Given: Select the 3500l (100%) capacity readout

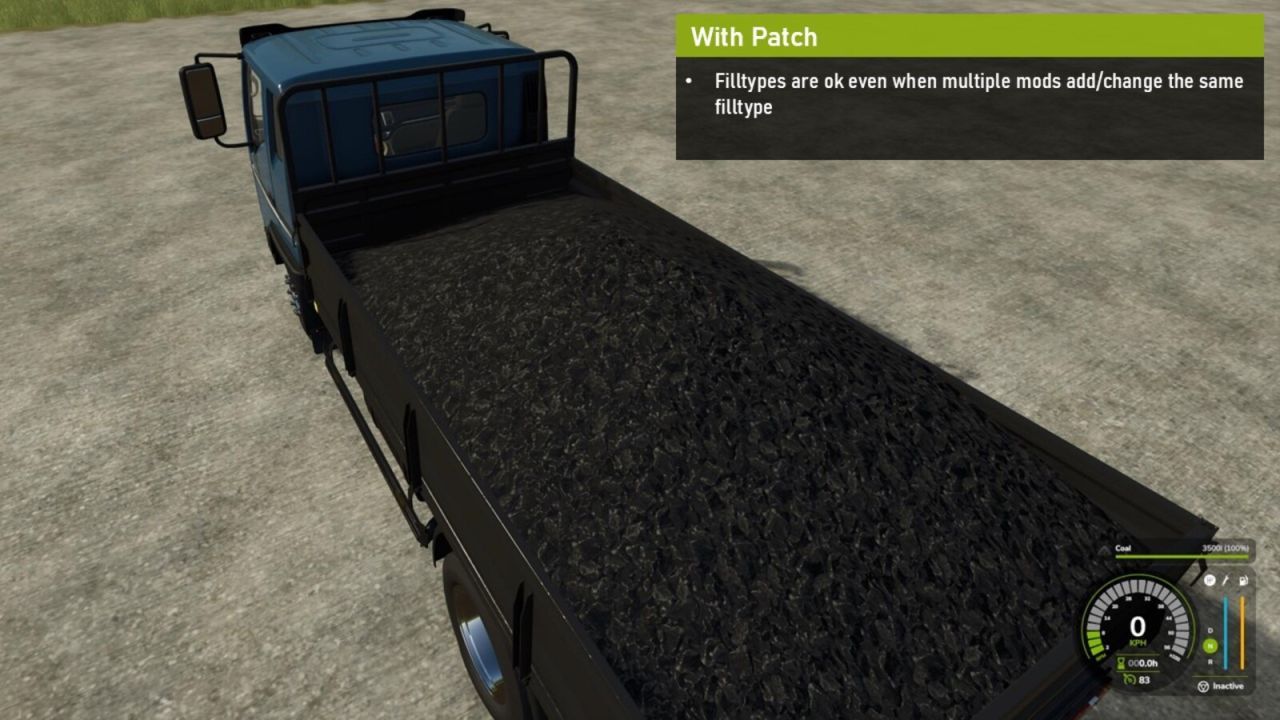Looking at the screenshot, I should (x=1226, y=549).
